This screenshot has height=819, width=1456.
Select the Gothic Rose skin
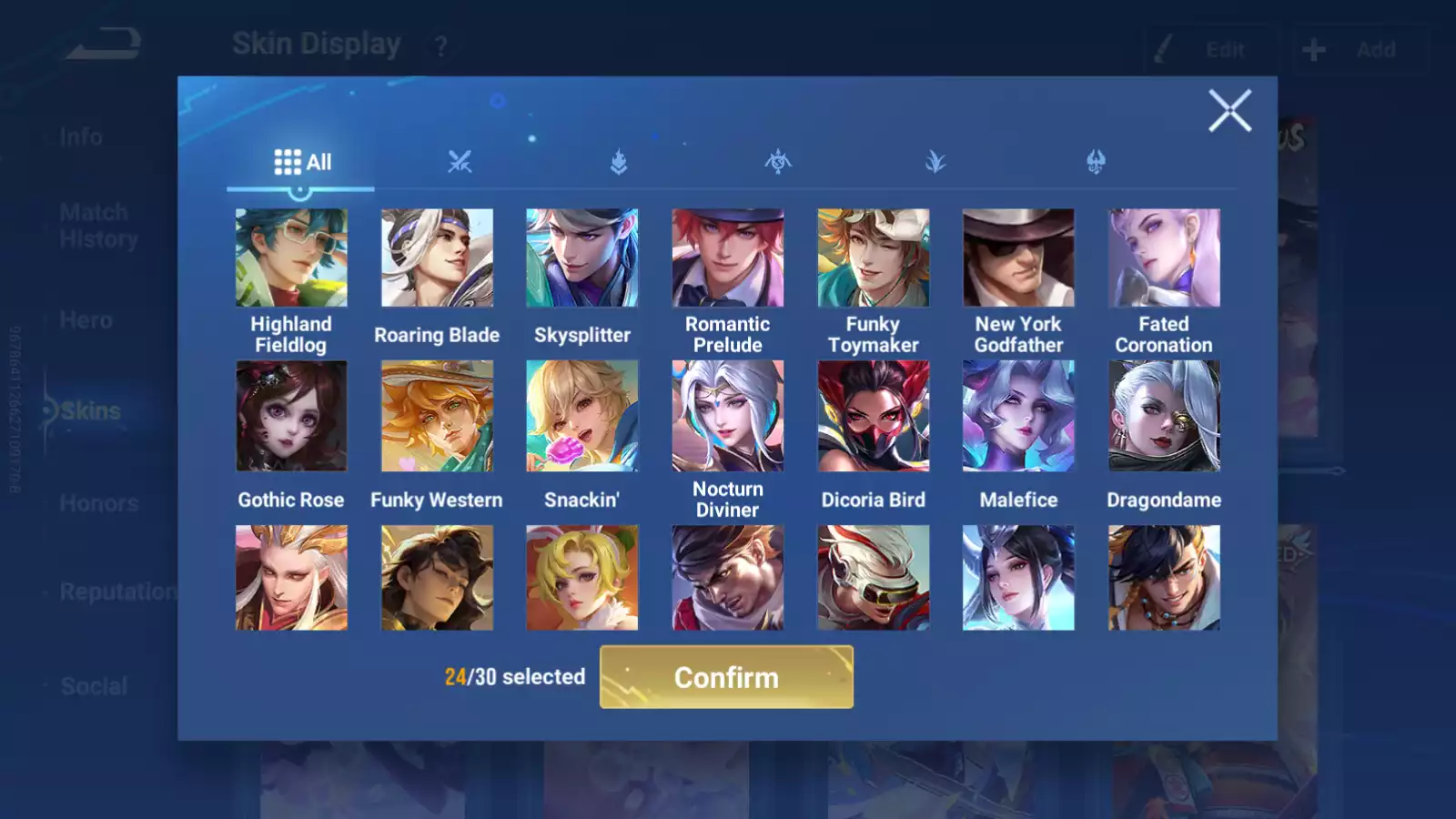point(291,416)
